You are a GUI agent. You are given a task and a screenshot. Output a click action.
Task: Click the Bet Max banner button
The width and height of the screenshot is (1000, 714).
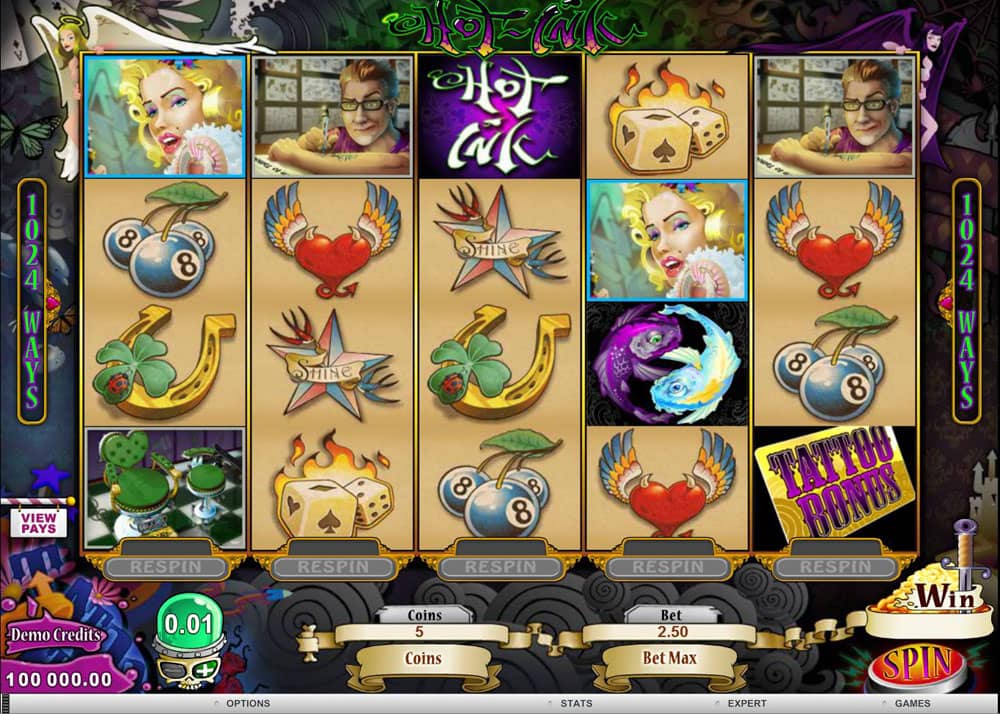click(669, 659)
